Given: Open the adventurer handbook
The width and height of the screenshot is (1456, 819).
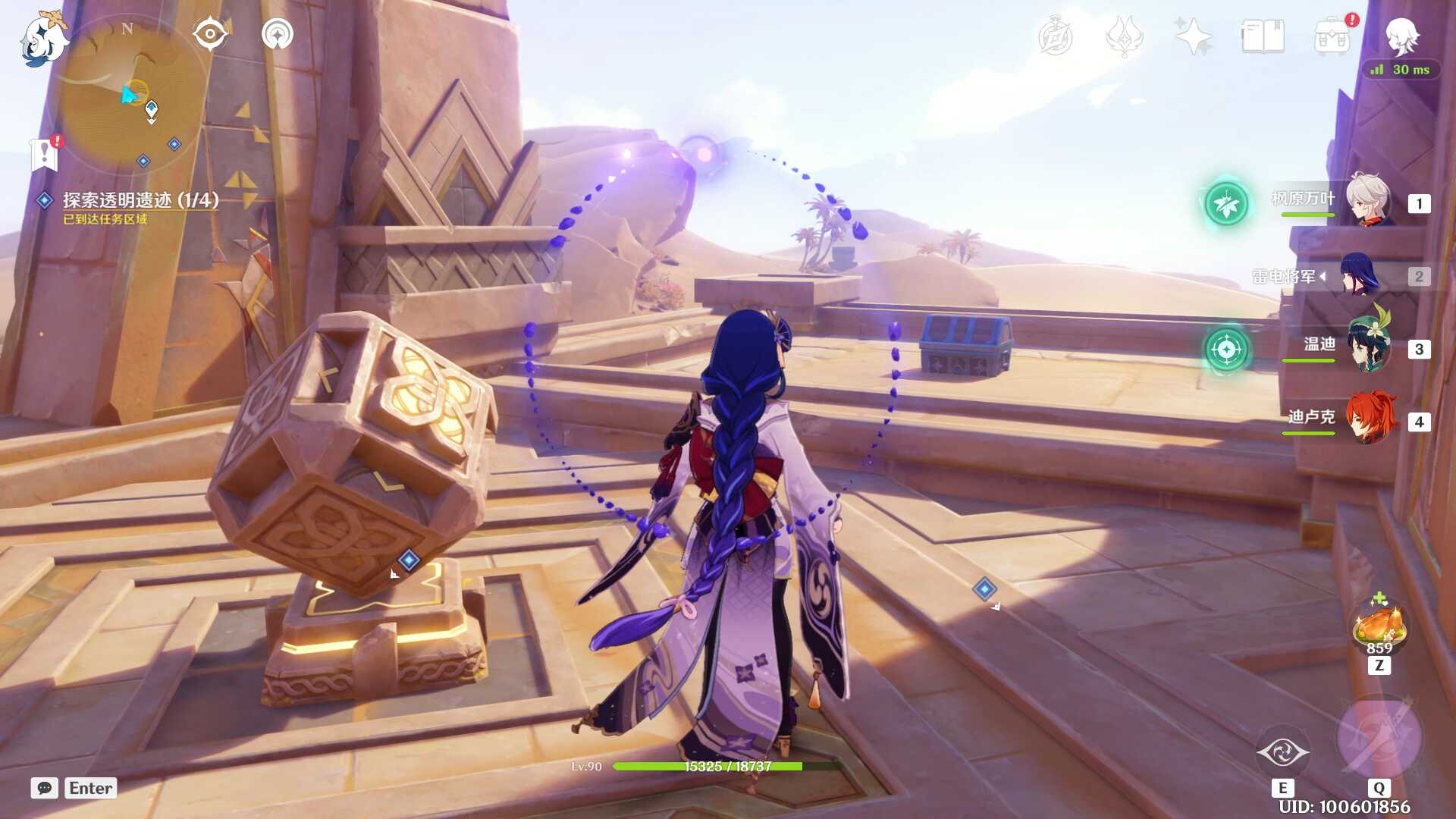Looking at the screenshot, I should 1263,36.
